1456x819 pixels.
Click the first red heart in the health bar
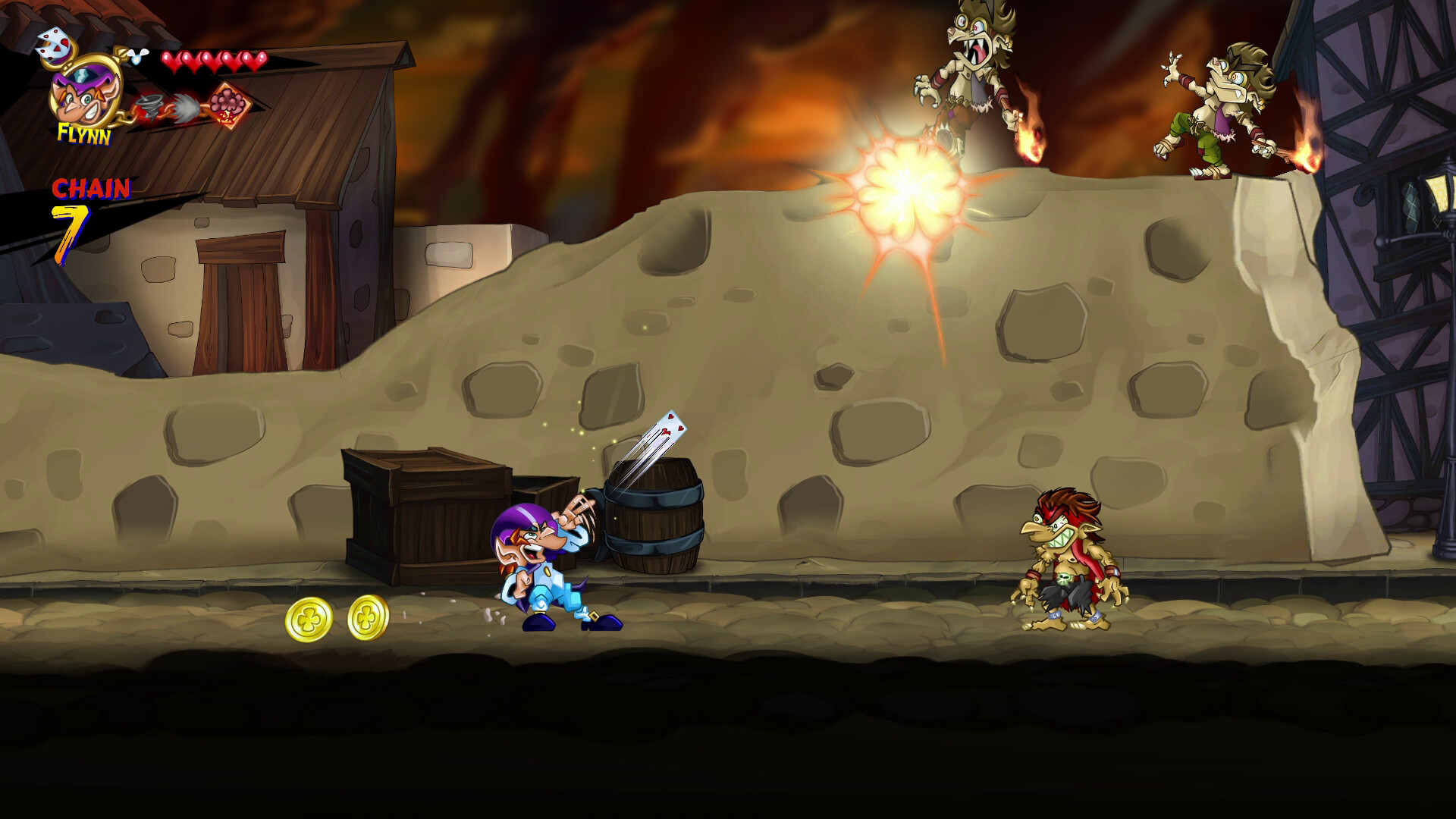(x=172, y=61)
